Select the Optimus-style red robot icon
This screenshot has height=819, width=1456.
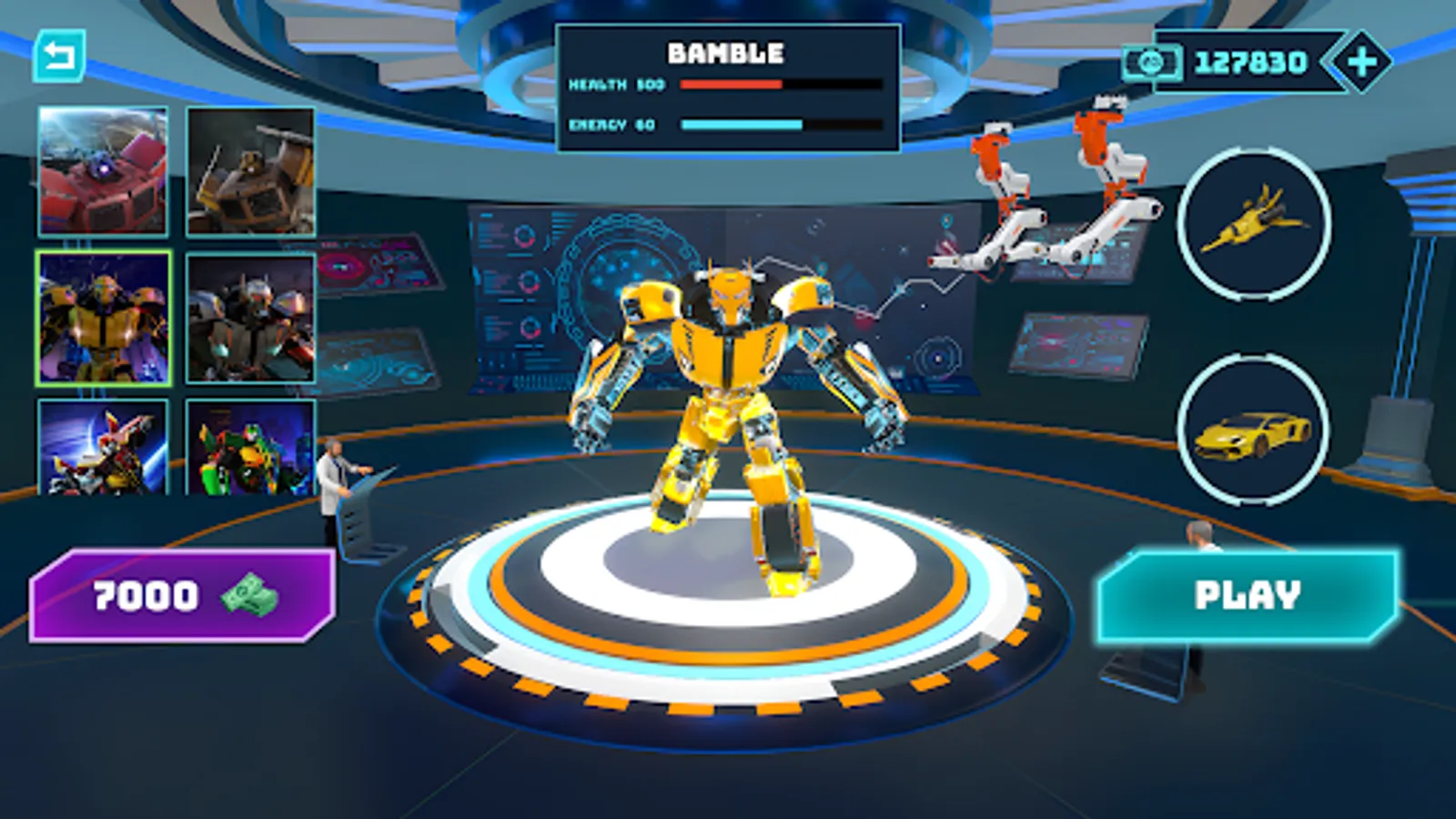pyautogui.click(x=100, y=173)
